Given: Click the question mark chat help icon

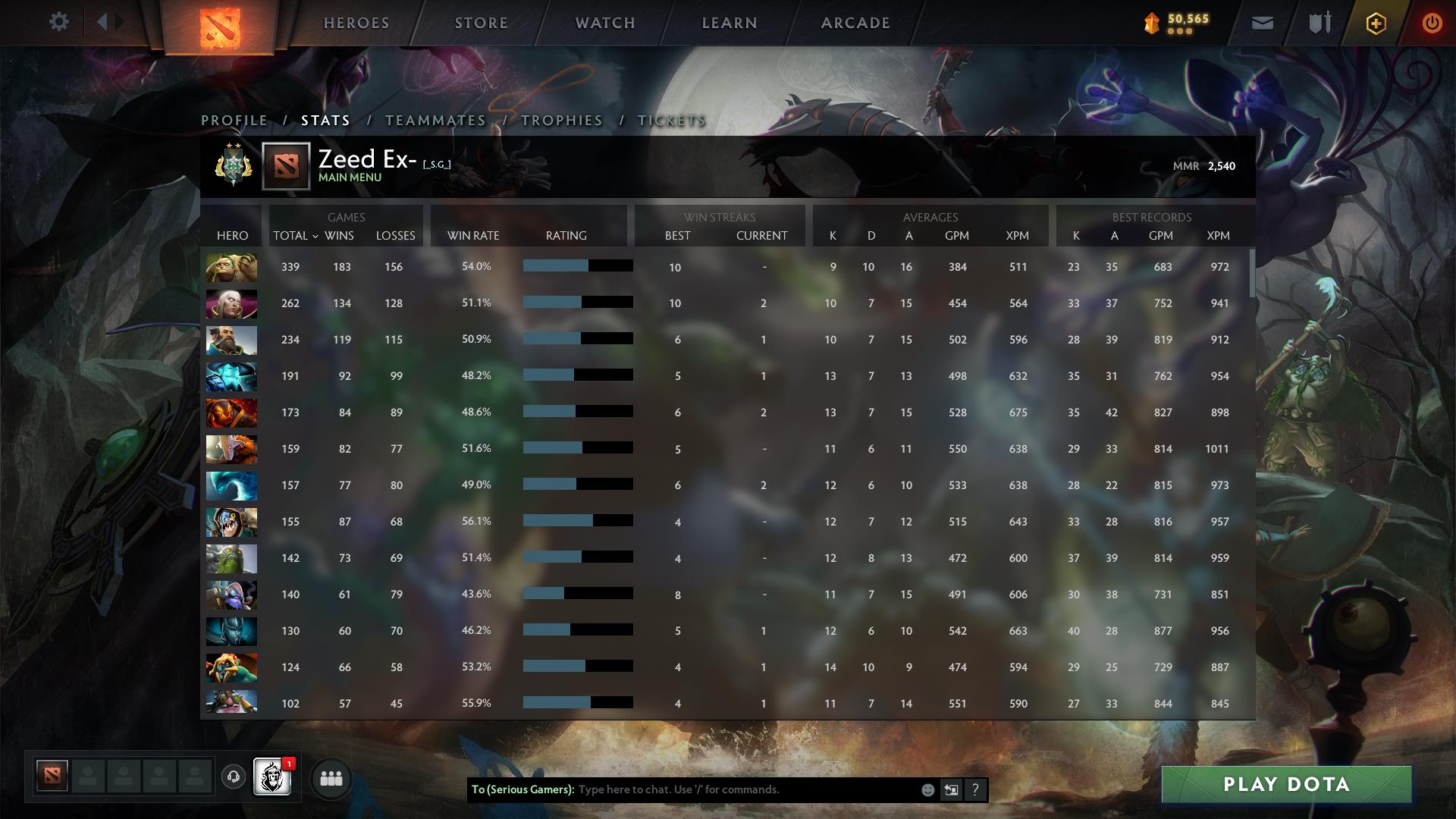Looking at the screenshot, I should 976,789.
